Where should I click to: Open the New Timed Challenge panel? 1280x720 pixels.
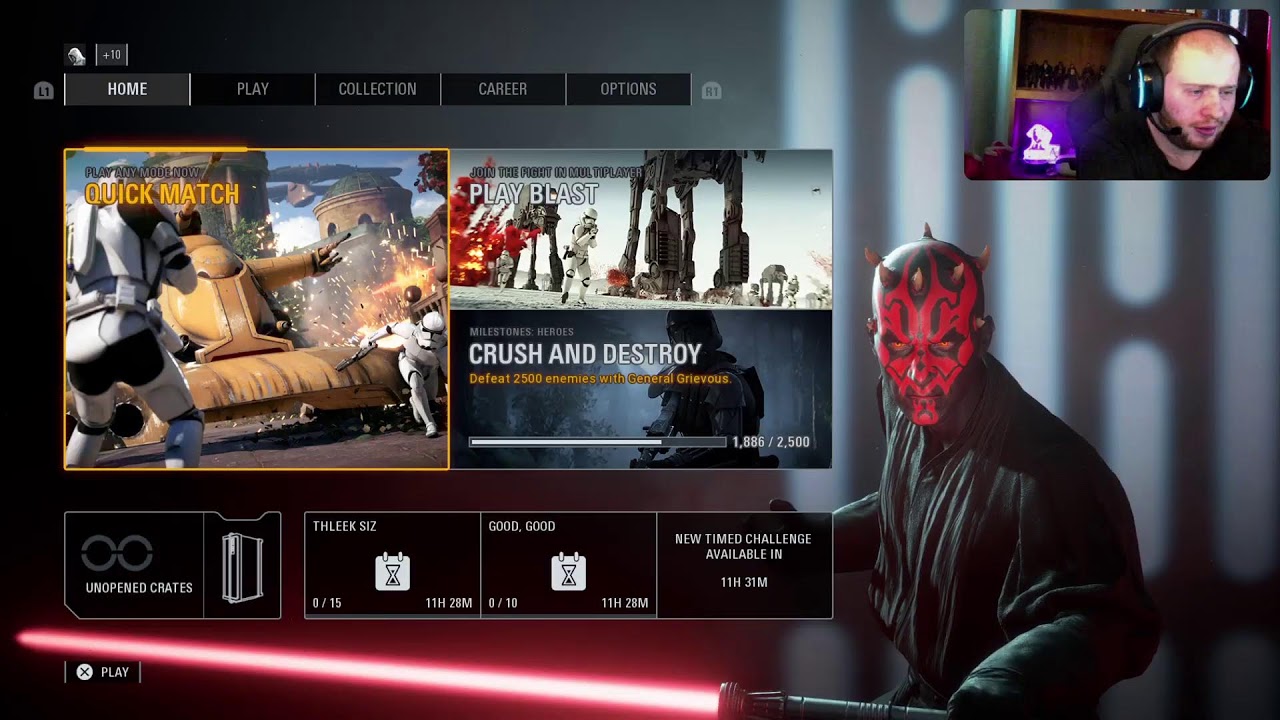(x=744, y=565)
